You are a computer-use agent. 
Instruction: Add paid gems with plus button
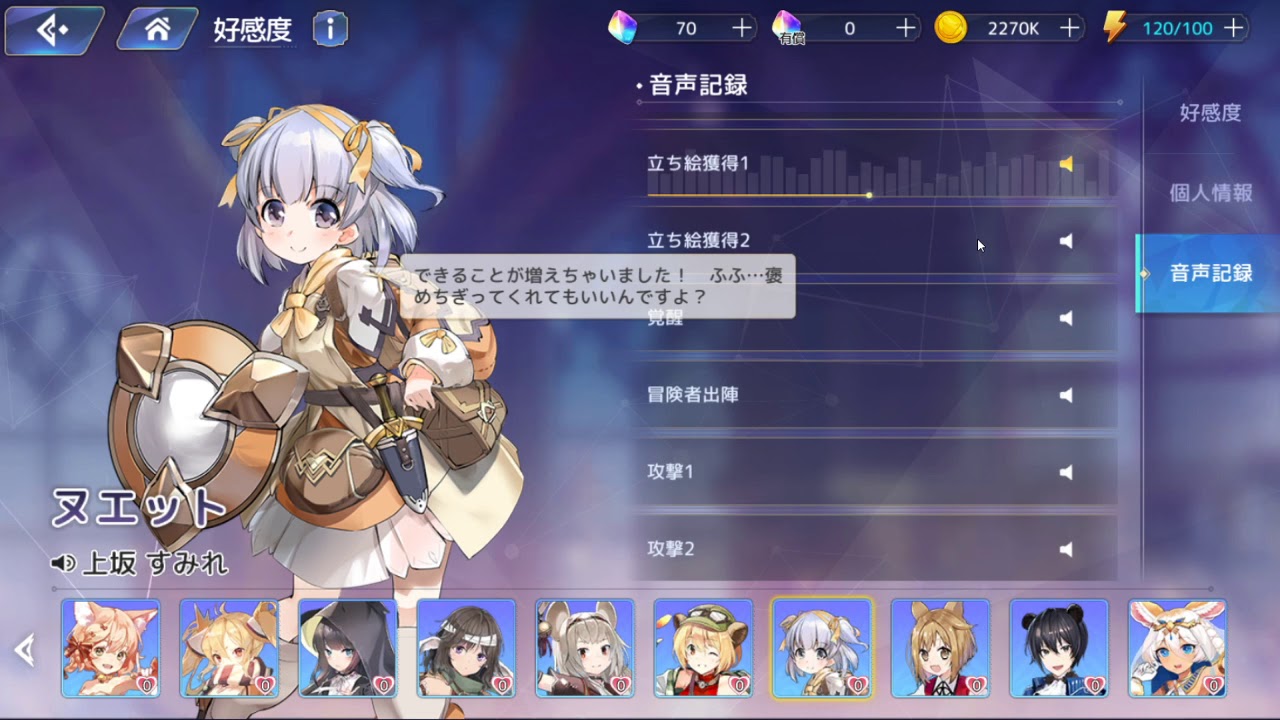tap(906, 28)
